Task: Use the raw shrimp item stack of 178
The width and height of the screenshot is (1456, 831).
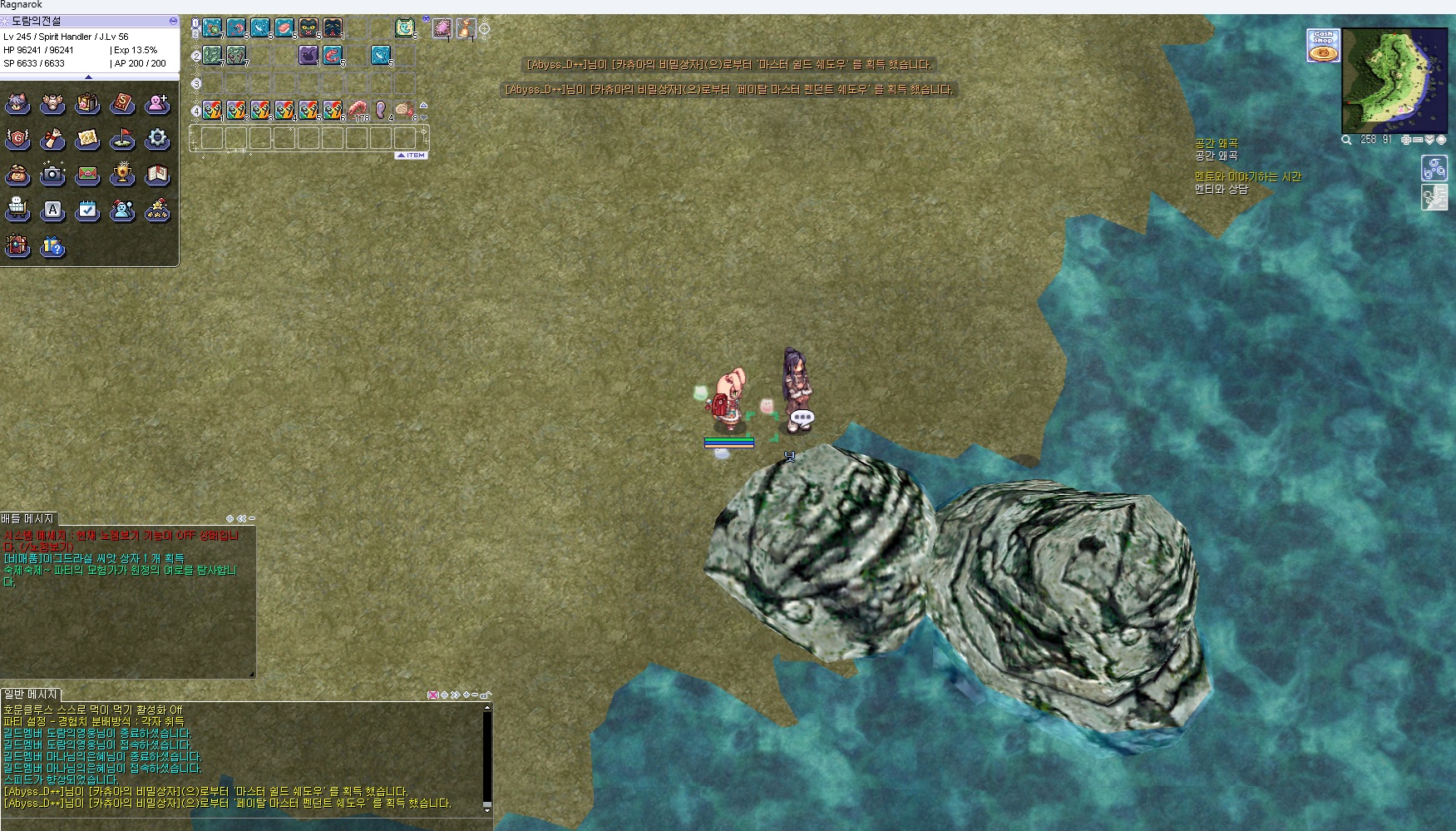Action: (x=358, y=110)
